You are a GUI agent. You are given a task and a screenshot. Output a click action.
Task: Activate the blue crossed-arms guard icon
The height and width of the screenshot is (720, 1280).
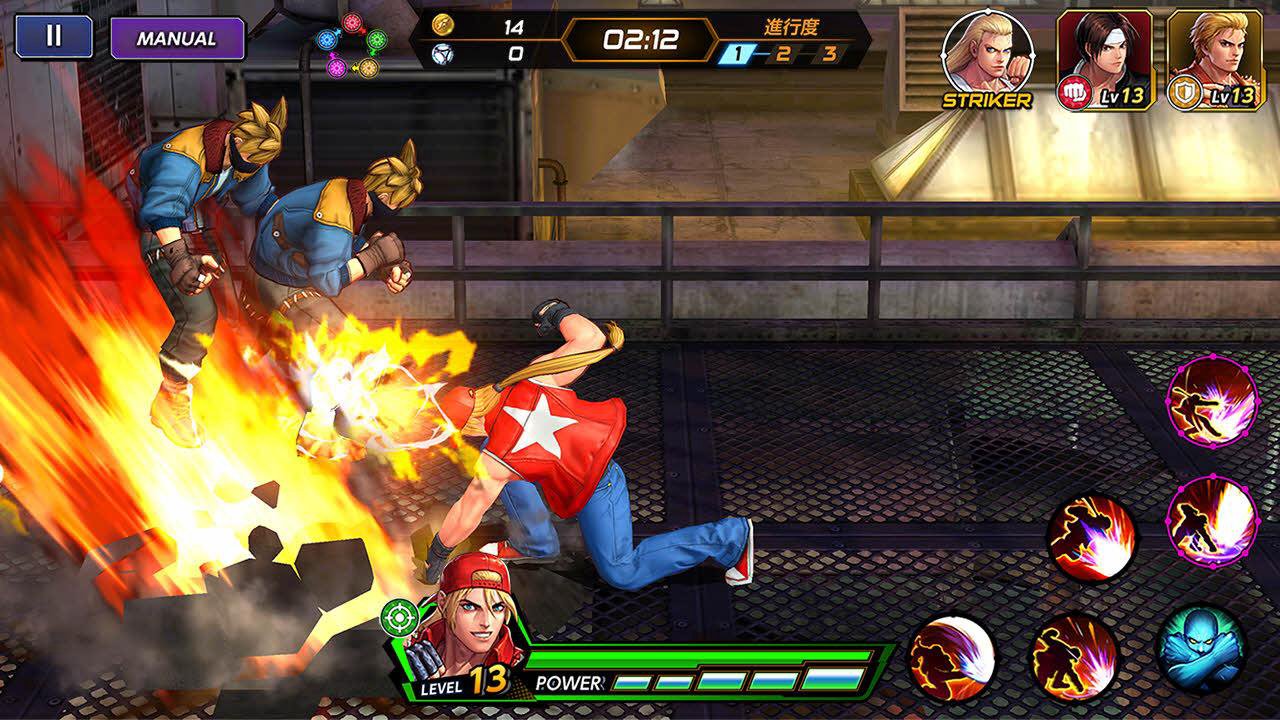pyautogui.click(x=1202, y=649)
